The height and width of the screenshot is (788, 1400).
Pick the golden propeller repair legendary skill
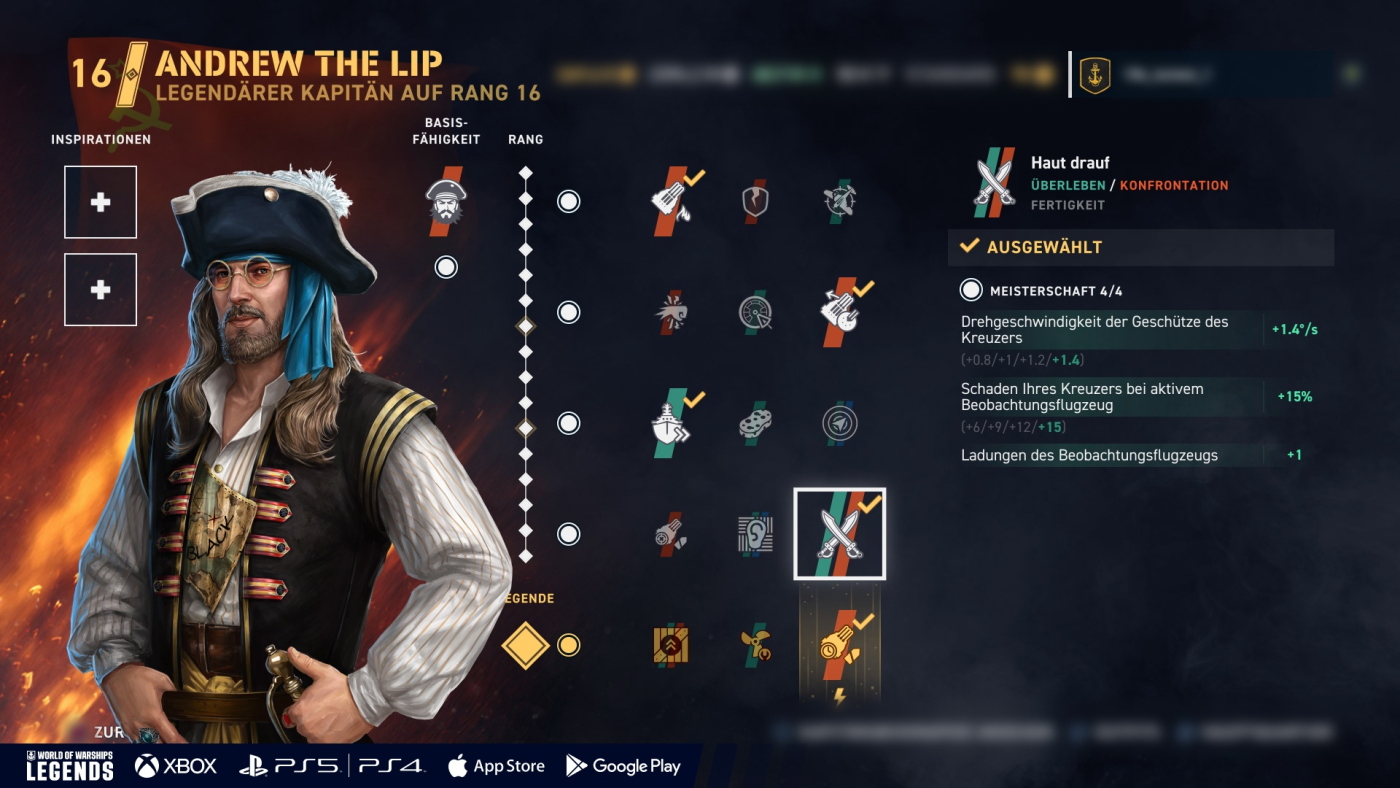[757, 645]
